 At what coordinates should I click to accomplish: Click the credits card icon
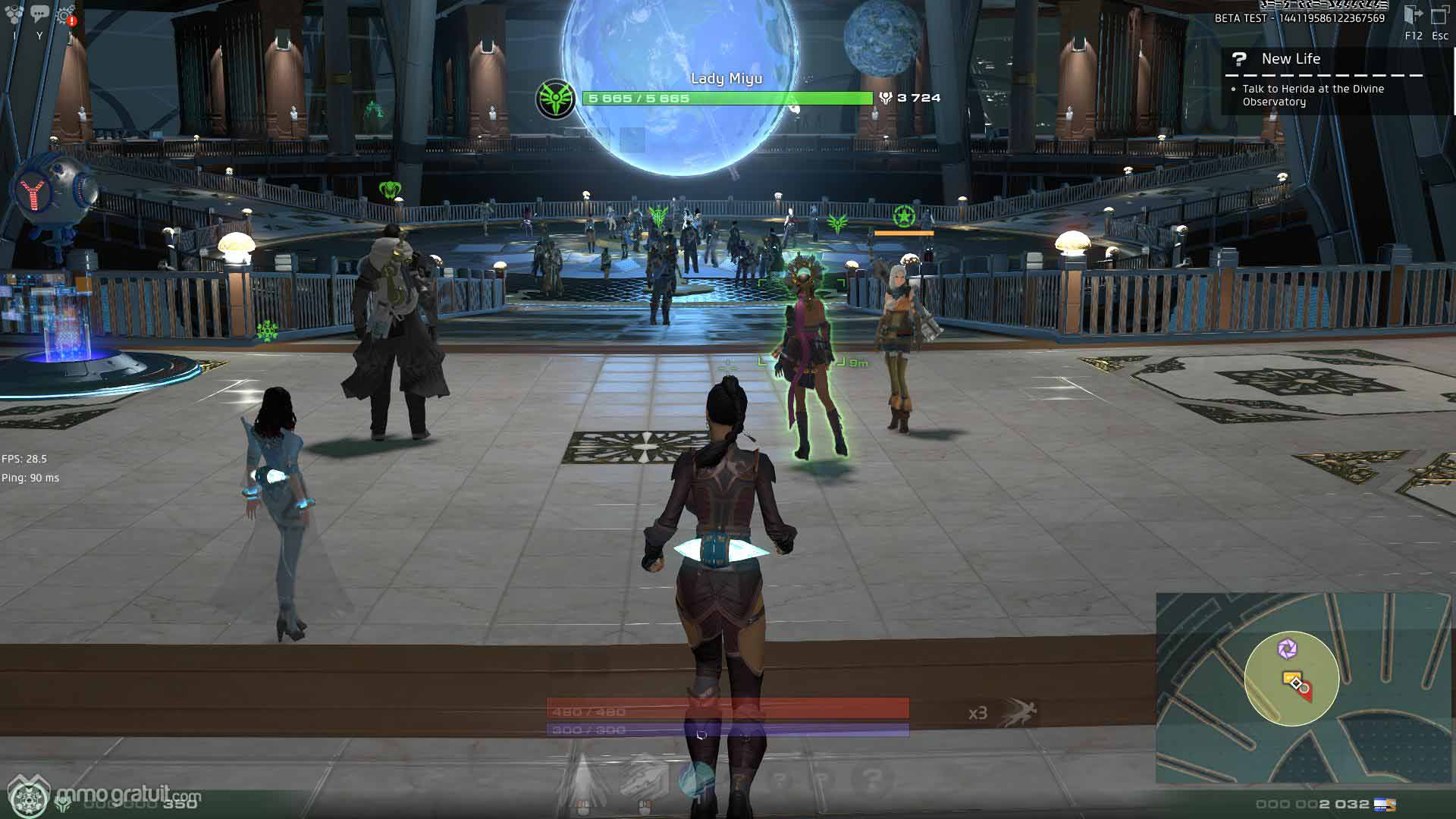[1385, 805]
